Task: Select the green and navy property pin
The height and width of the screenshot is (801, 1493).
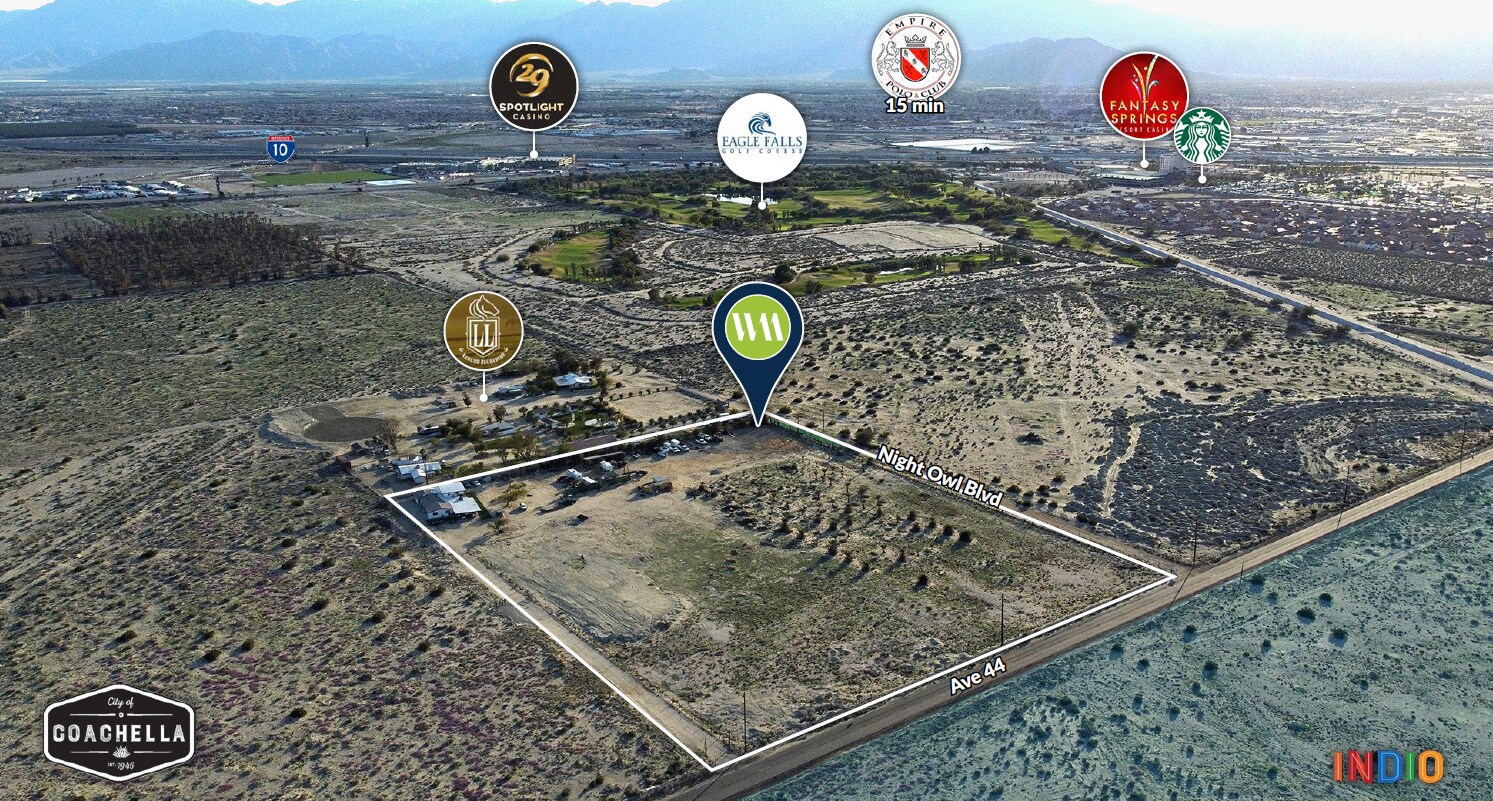Action: pos(758,331)
